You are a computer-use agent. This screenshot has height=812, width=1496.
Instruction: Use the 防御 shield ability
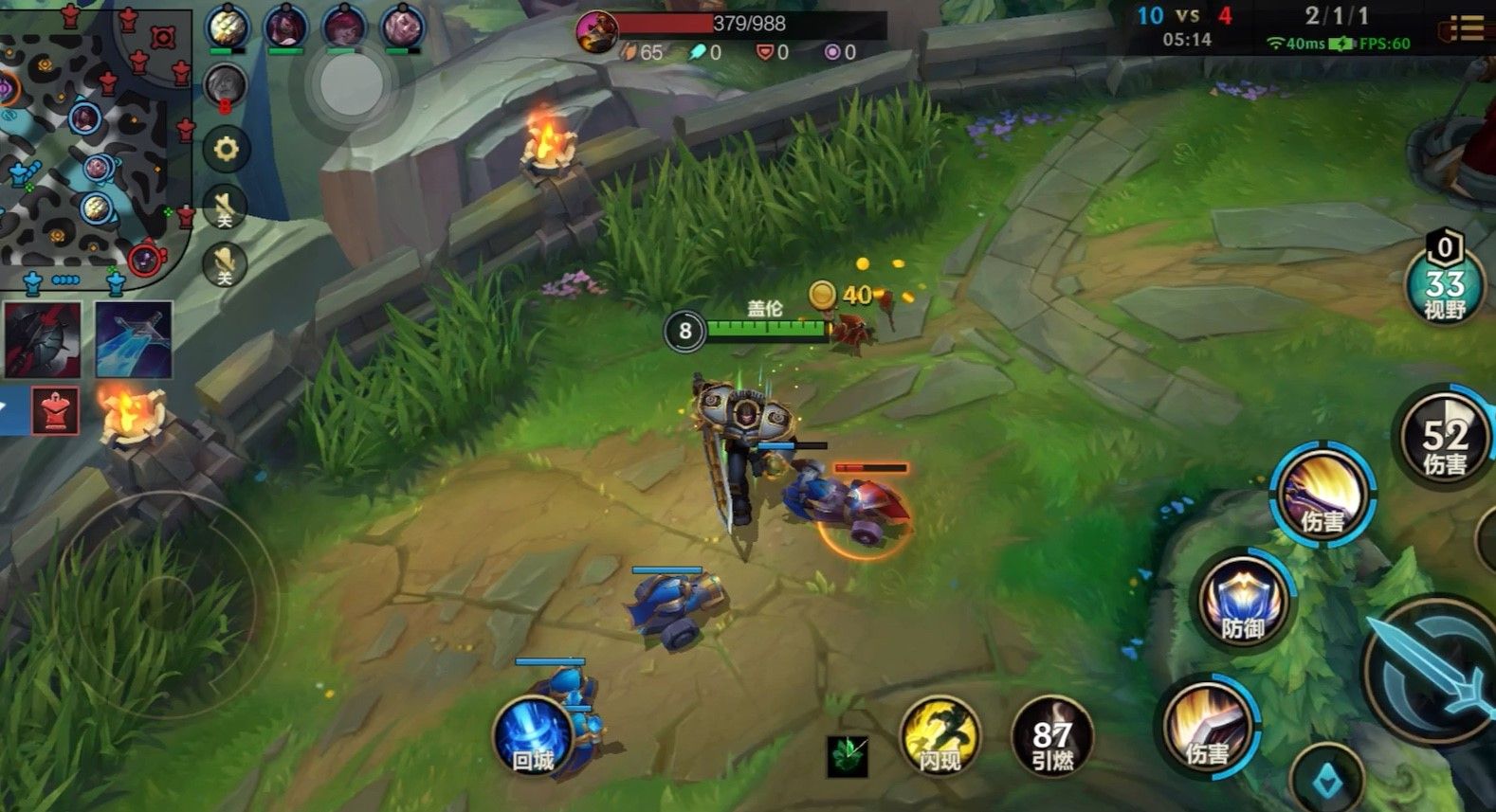(1243, 602)
